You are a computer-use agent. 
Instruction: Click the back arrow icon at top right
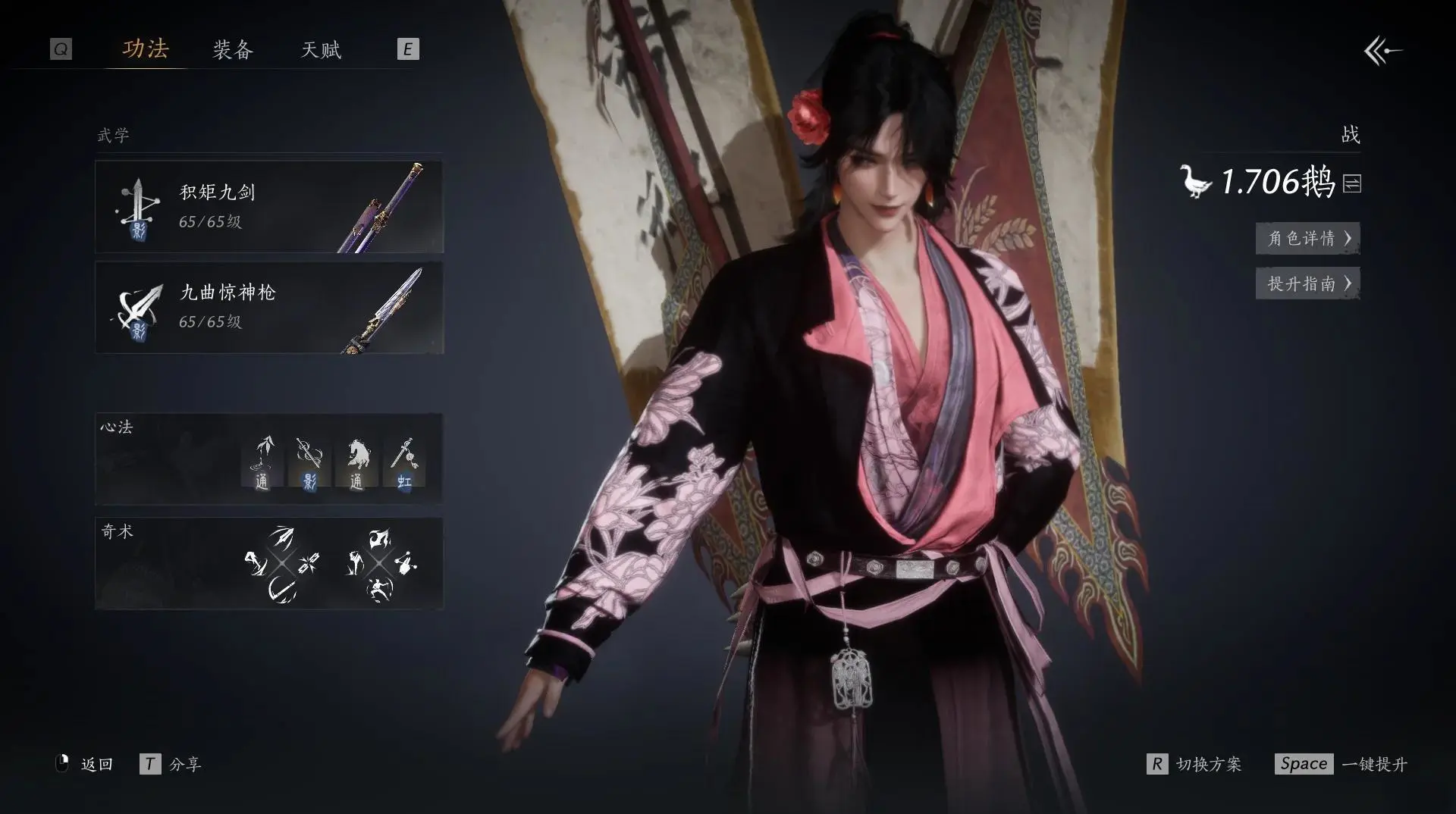tap(1382, 52)
